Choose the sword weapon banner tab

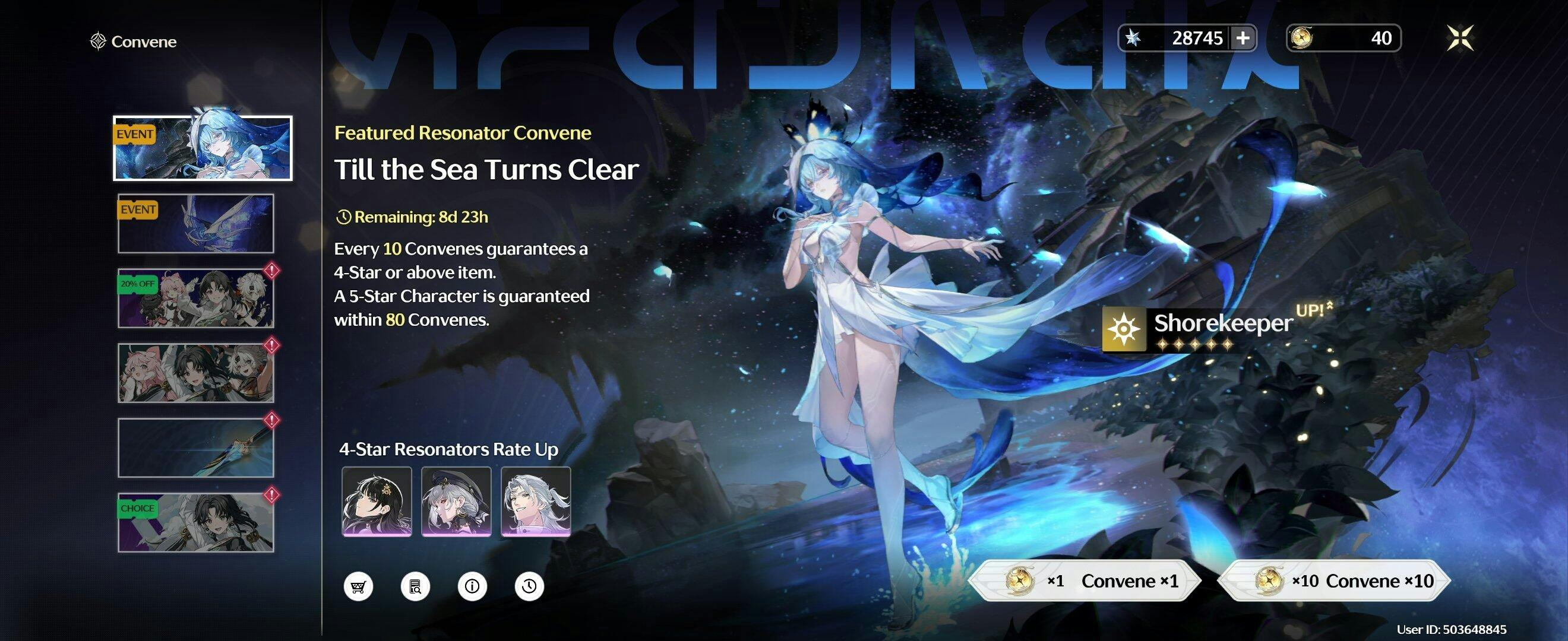(196, 448)
